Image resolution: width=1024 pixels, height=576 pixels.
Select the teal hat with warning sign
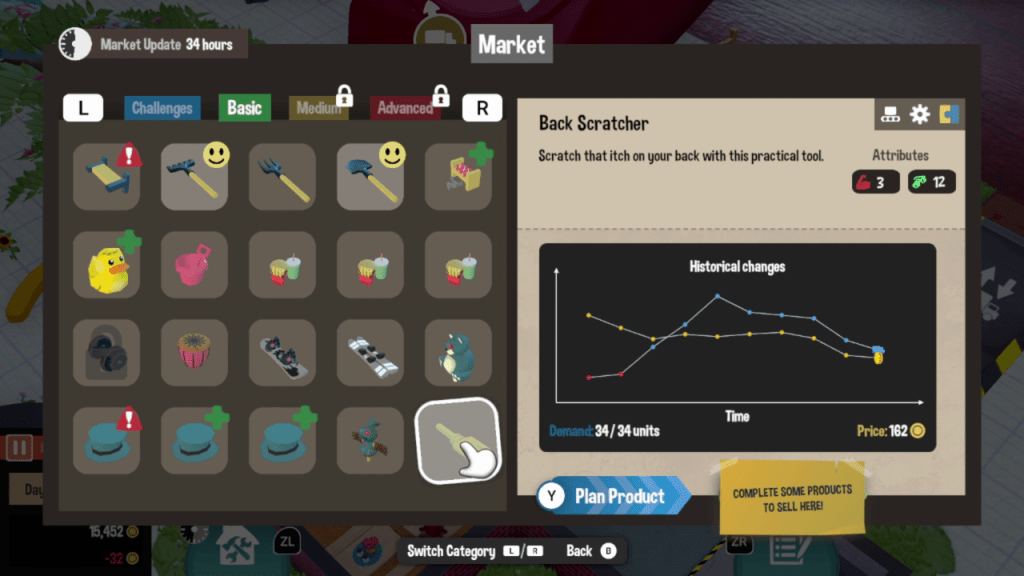click(x=106, y=441)
